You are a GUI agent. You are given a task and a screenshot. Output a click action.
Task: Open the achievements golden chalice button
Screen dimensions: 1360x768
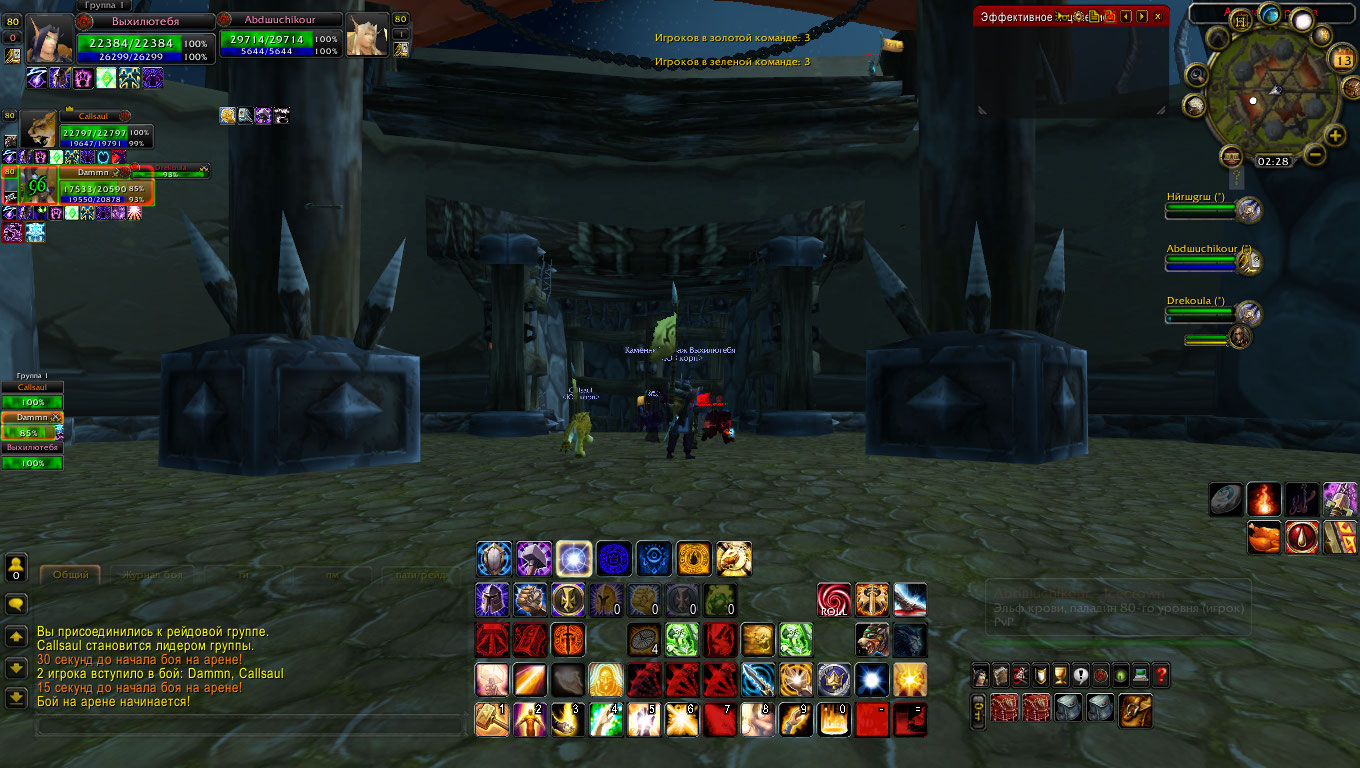click(1060, 675)
